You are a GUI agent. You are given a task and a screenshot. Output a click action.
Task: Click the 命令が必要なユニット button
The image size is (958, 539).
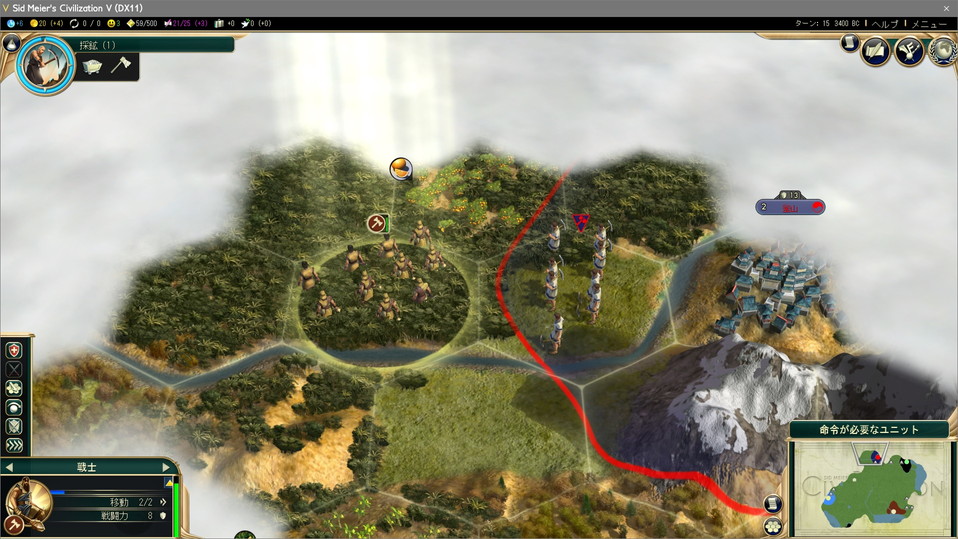(x=869, y=430)
